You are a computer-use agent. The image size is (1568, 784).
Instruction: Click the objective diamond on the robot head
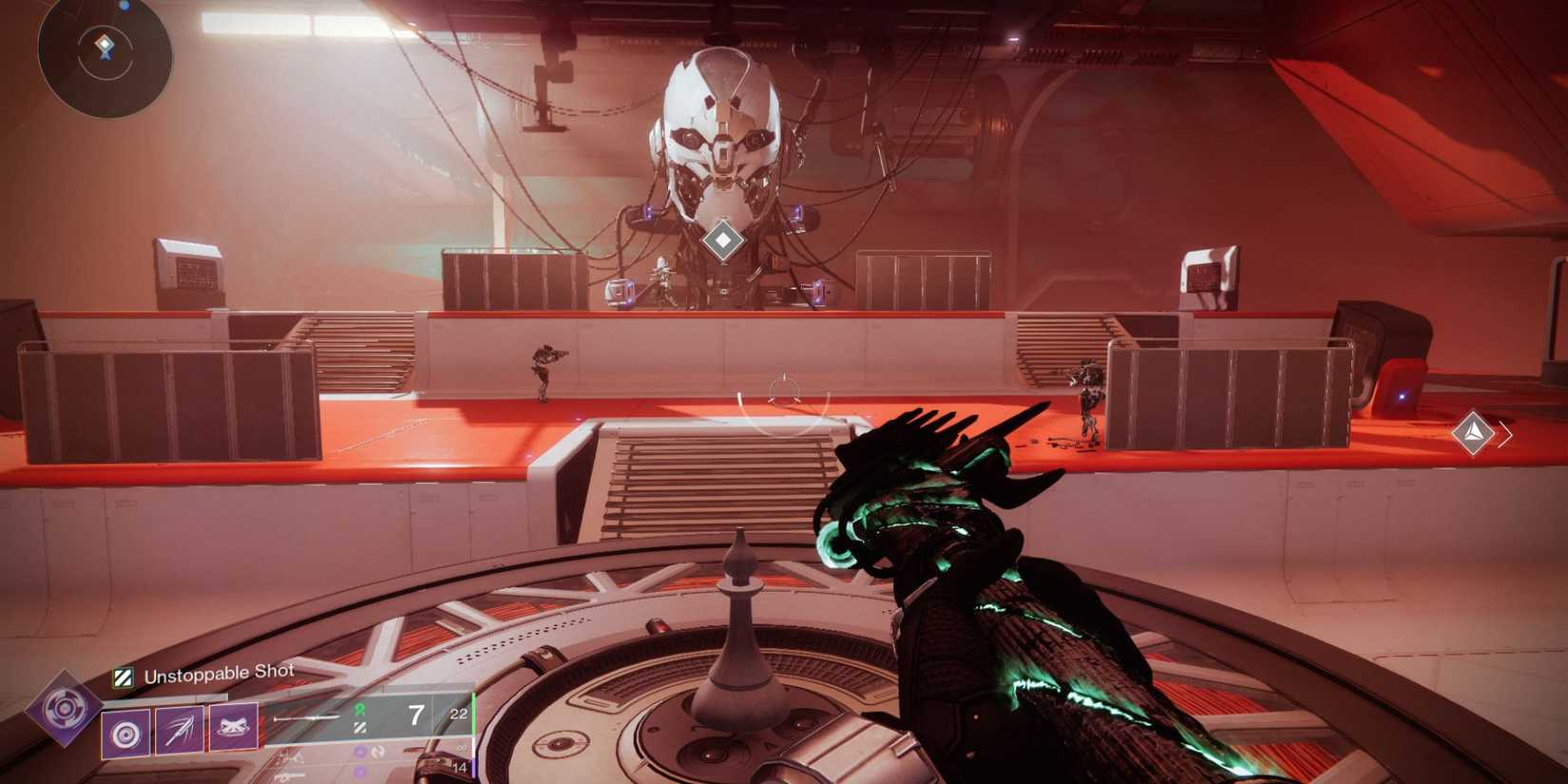click(x=723, y=240)
